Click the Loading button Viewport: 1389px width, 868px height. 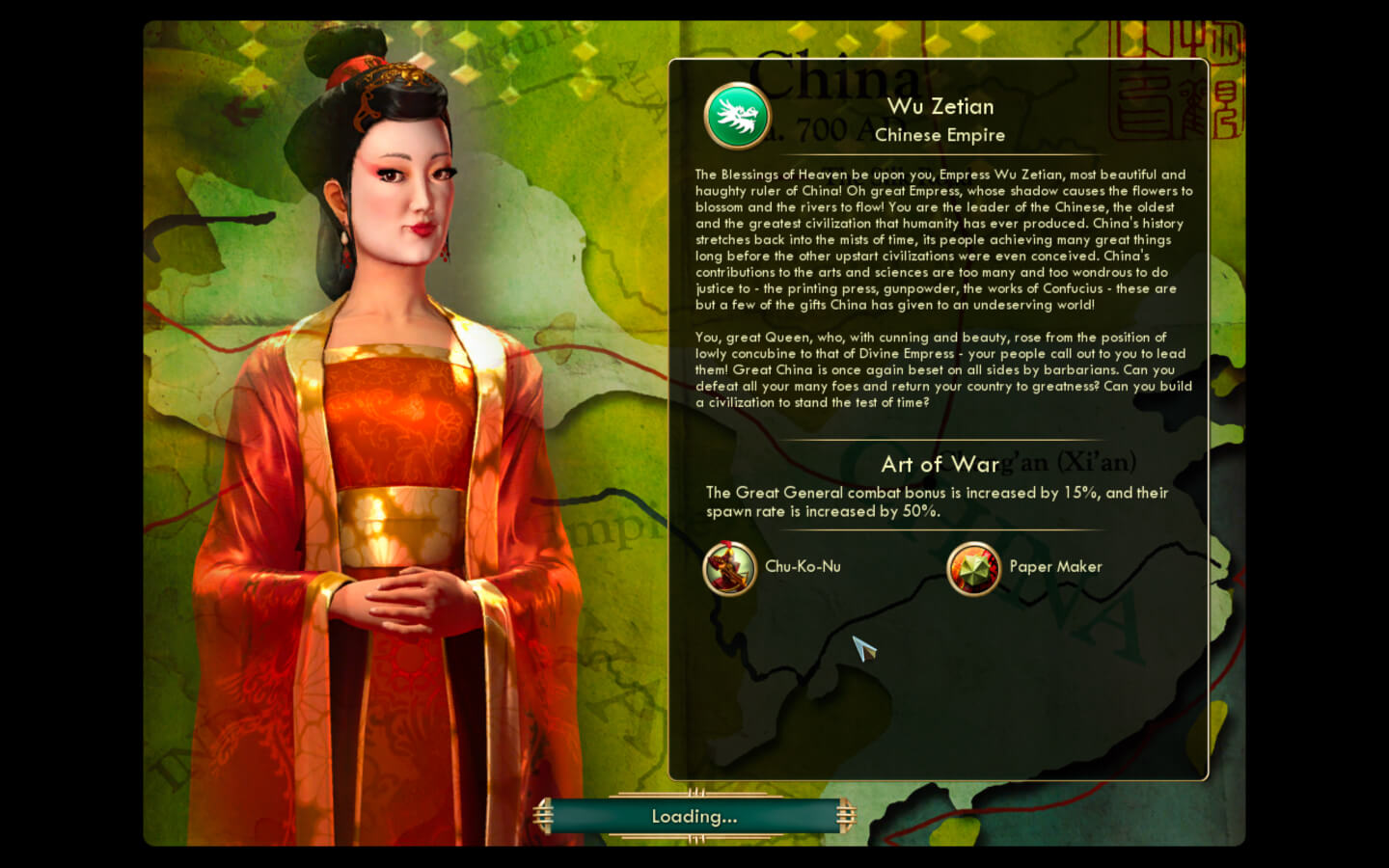point(694,817)
